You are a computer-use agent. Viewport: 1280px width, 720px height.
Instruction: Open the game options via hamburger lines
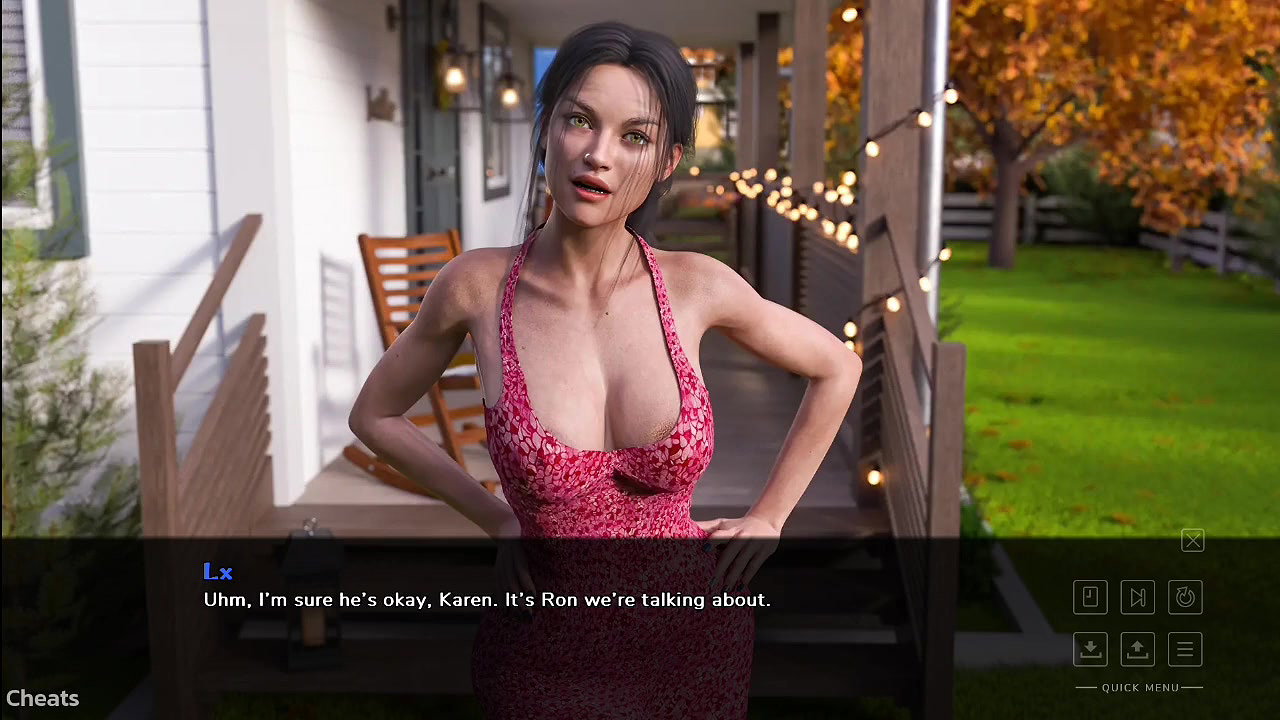(x=1185, y=649)
